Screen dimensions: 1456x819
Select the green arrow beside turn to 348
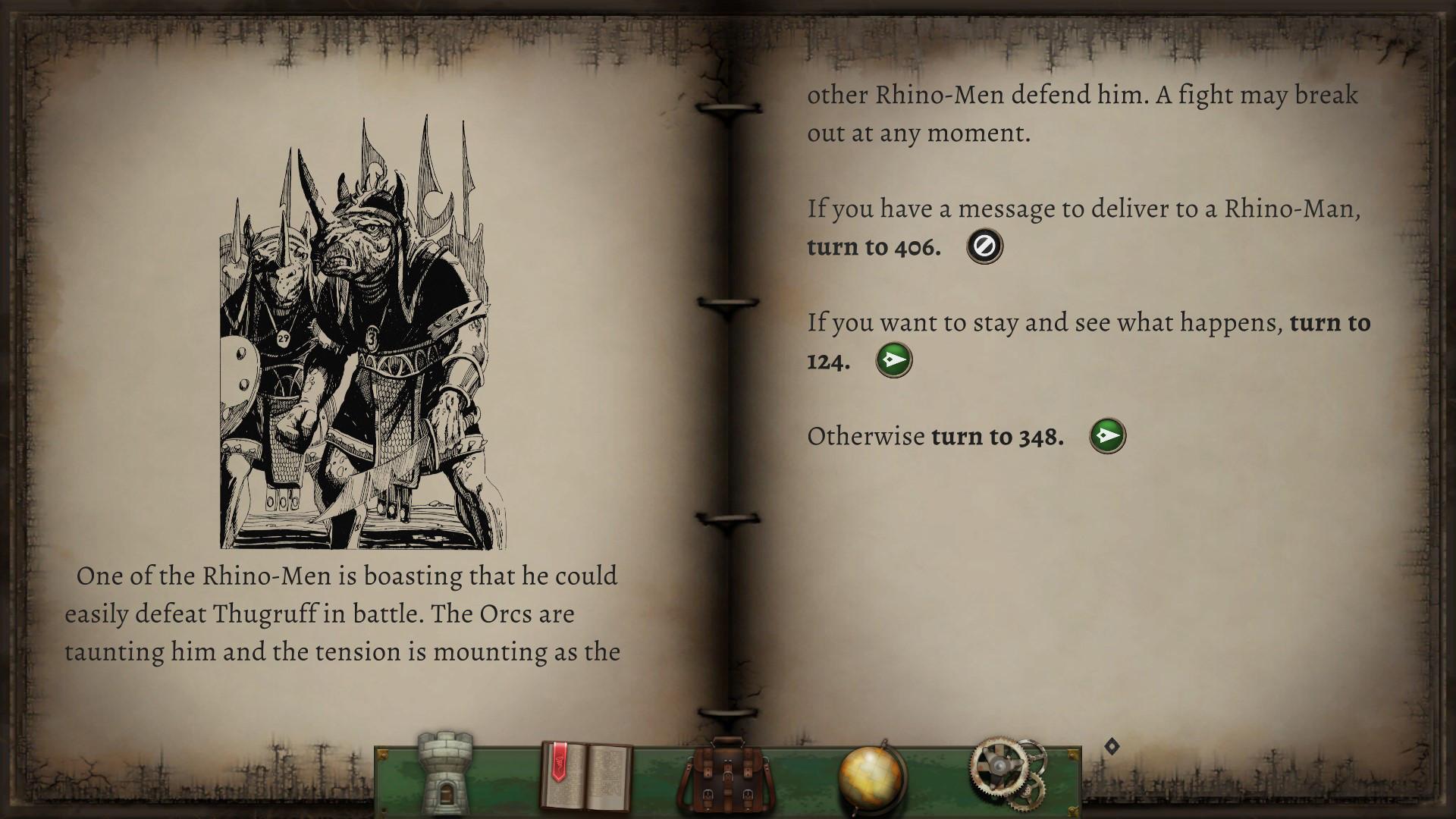tap(1107, 435)
